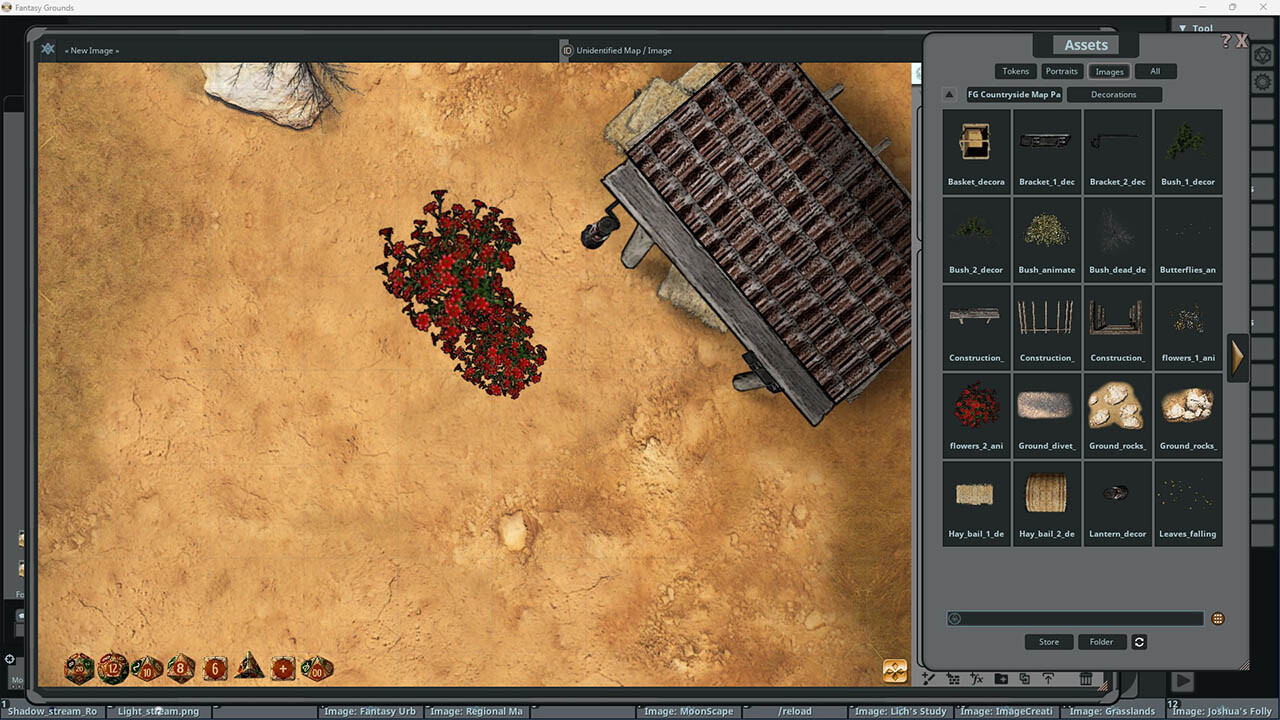Screen dimensions: 1280x720
Task: Select the Basket decoration thumbnail
Action: pyautogui.click(x=976, y=150)
